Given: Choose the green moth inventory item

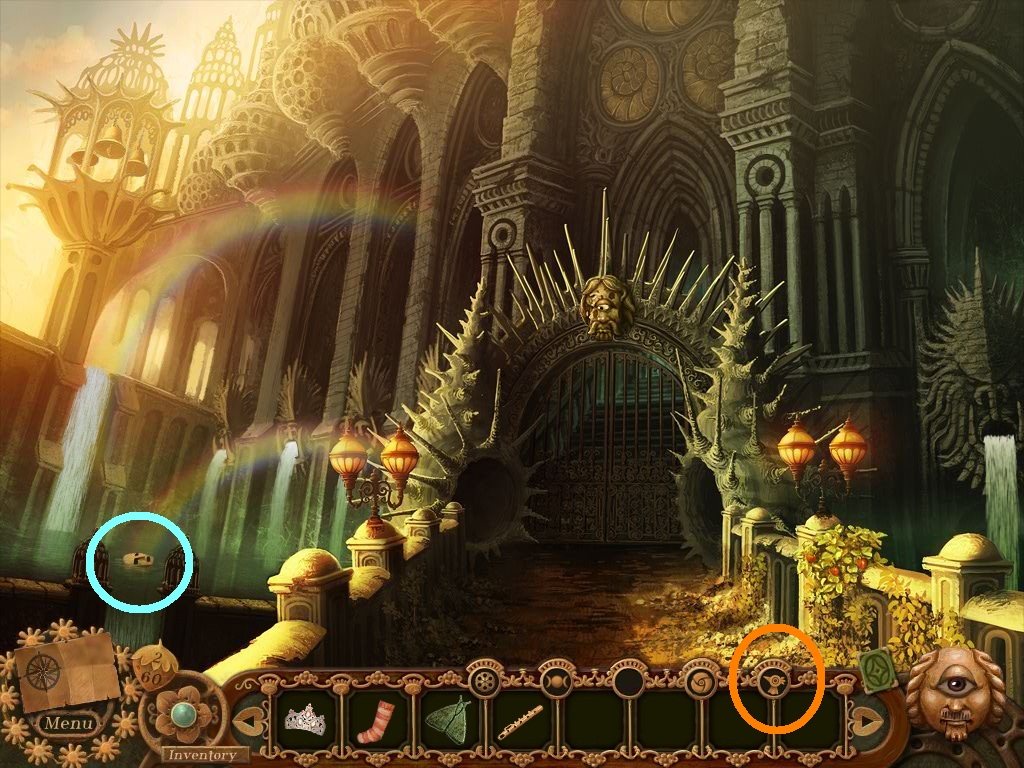Looking at the screenshot, I should coord(447,719).
